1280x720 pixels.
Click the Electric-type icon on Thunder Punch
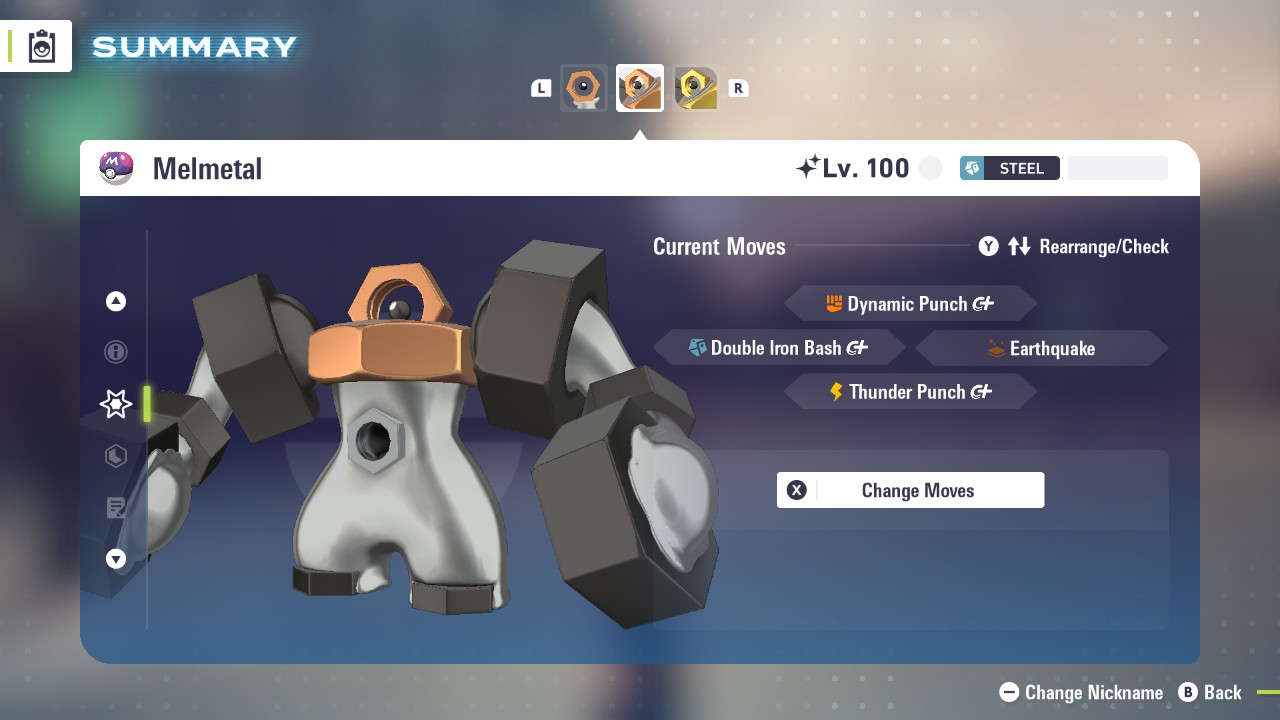click(835, 391)
